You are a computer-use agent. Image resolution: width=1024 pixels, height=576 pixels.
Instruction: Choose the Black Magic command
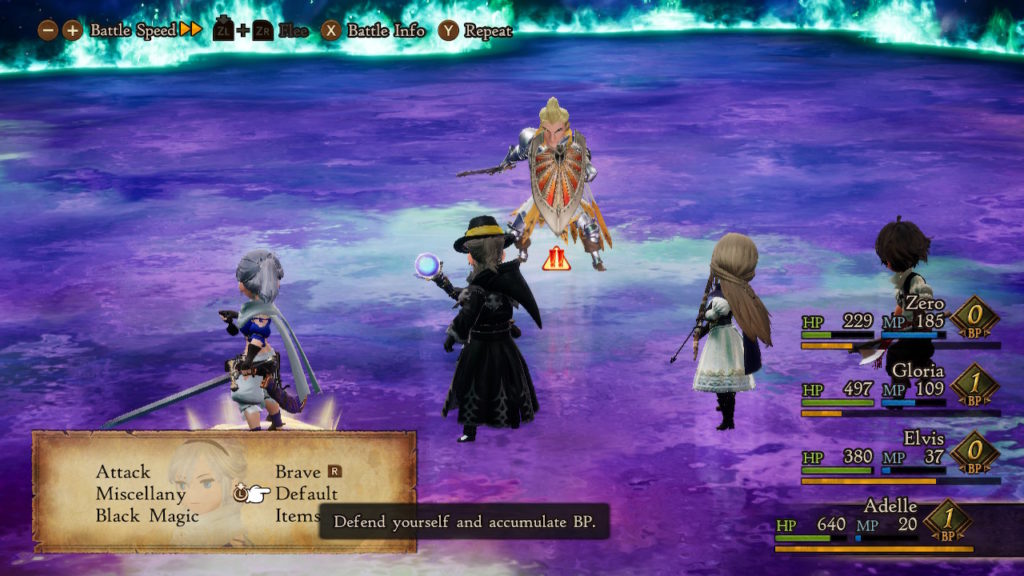point(147,516)
